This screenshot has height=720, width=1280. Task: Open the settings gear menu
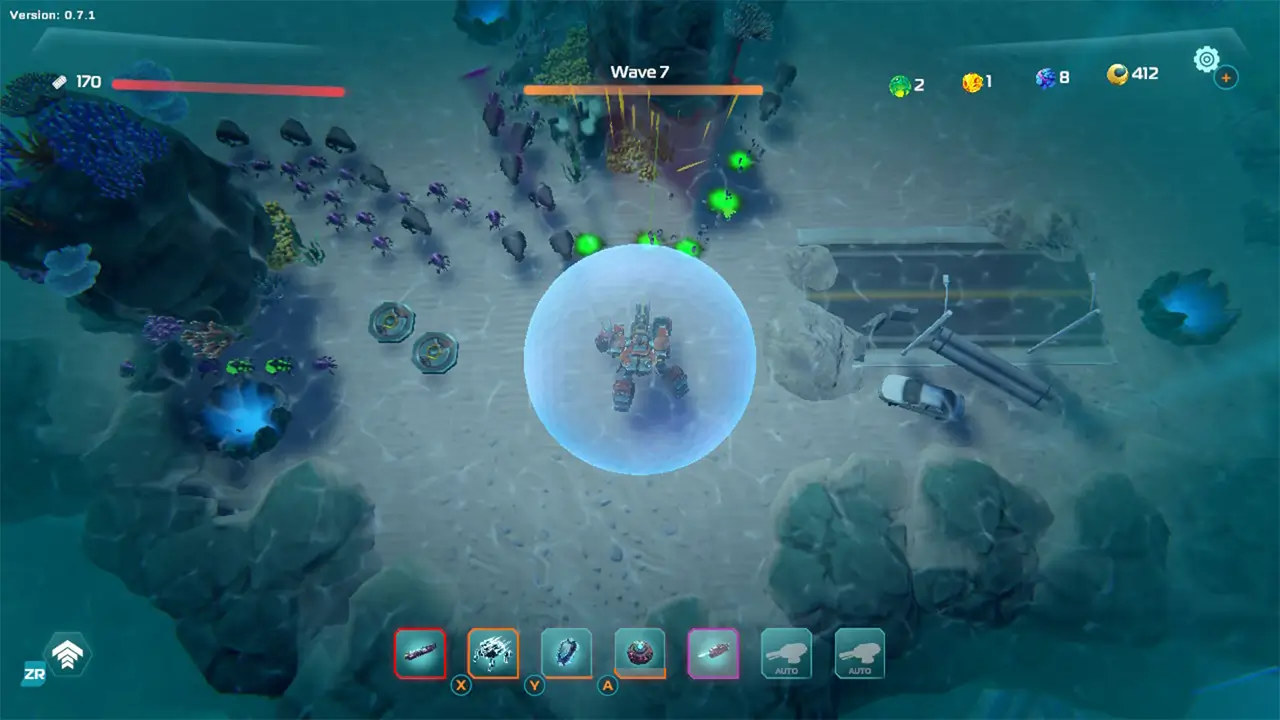[1207, 60]
